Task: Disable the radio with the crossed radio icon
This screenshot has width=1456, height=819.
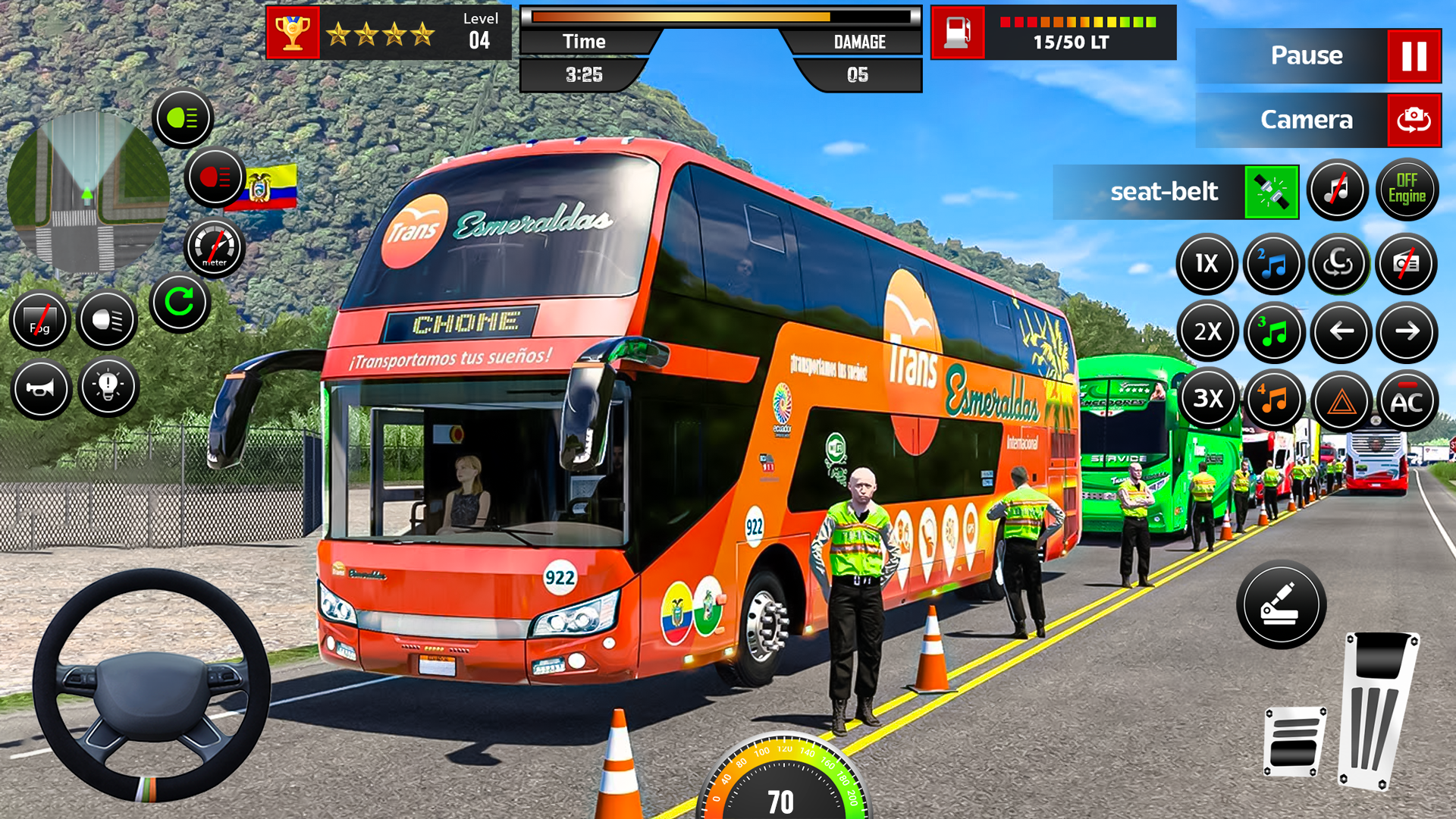Action: tap(1407, 263)
